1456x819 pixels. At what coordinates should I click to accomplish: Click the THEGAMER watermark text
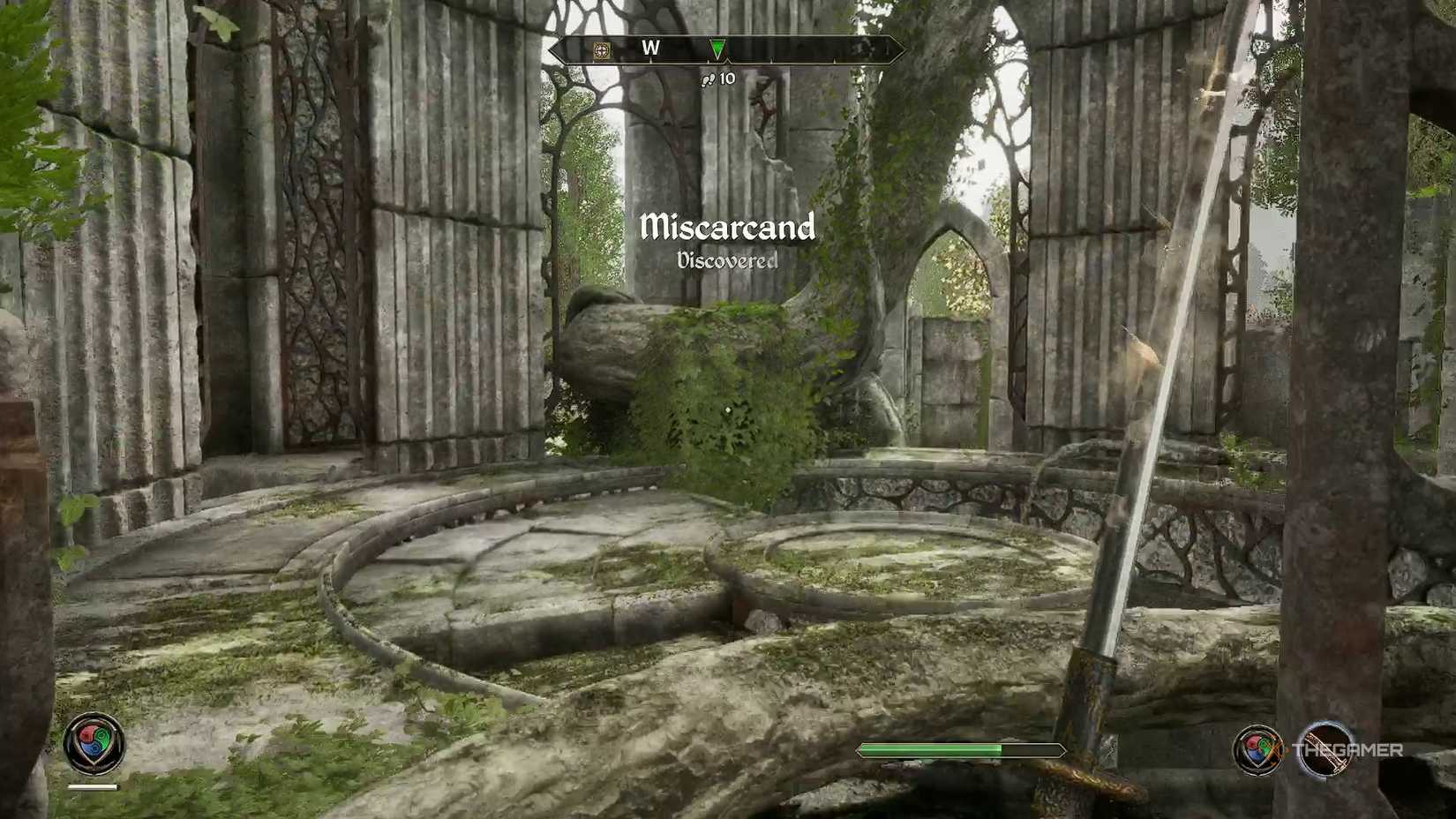1348,748
